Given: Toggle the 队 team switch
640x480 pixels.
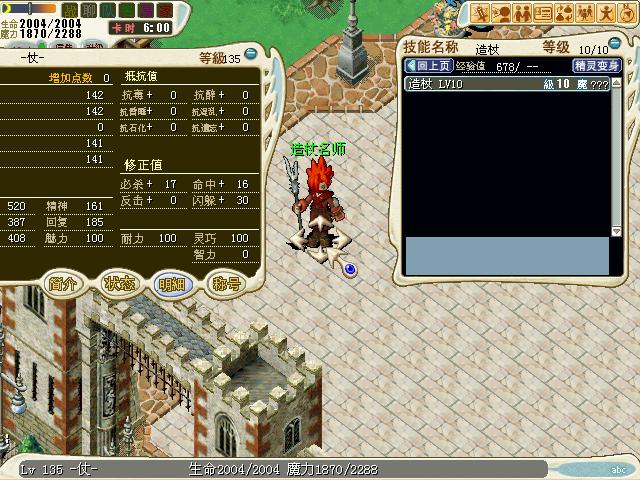Looking at the screenshot, I should coord(106,10).
